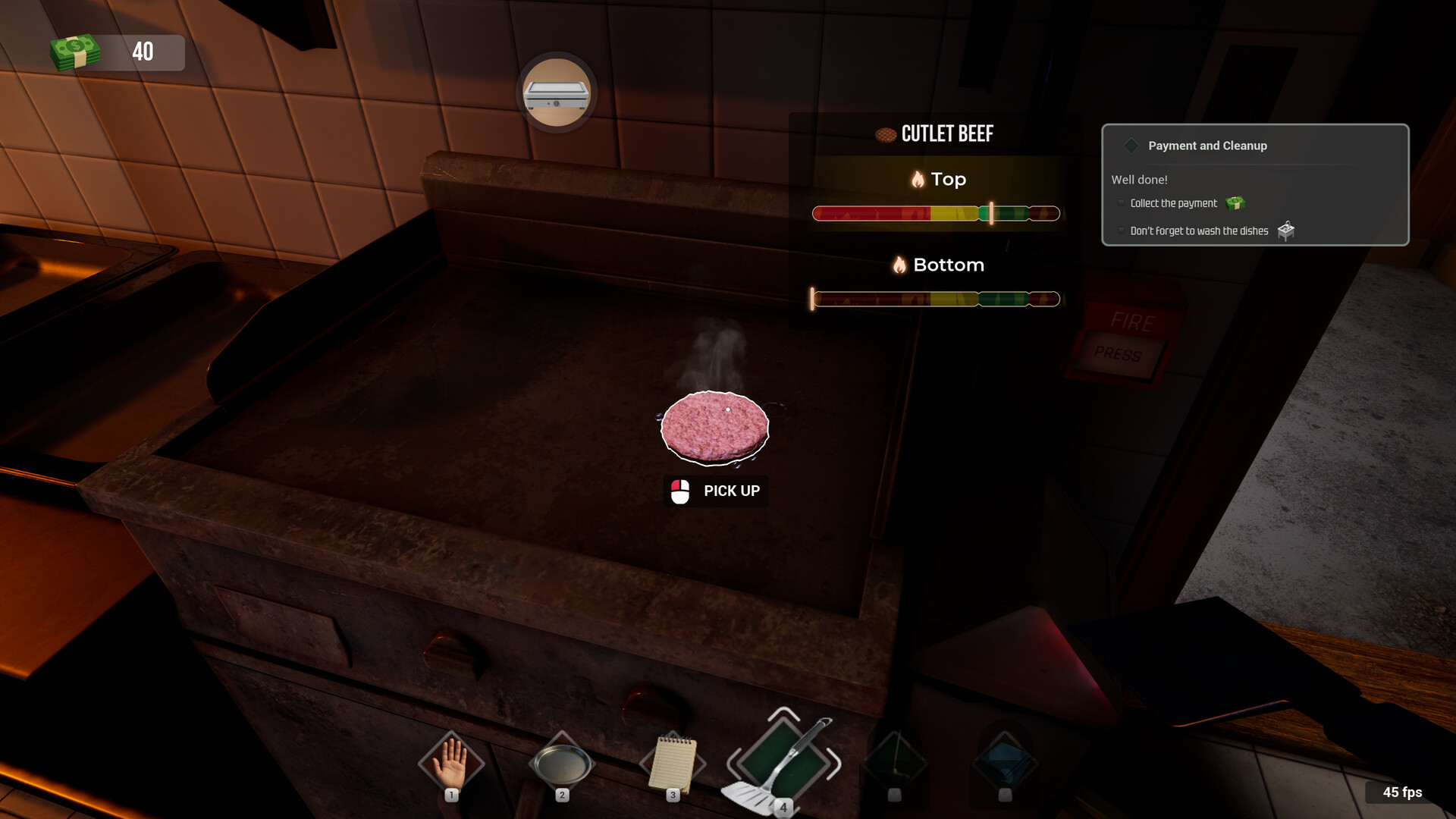Image resolution: width=1456 pixels, height=819 pixels.
Task: Click the Payment and Cleanup title
Action: (x=1207, y=146)
